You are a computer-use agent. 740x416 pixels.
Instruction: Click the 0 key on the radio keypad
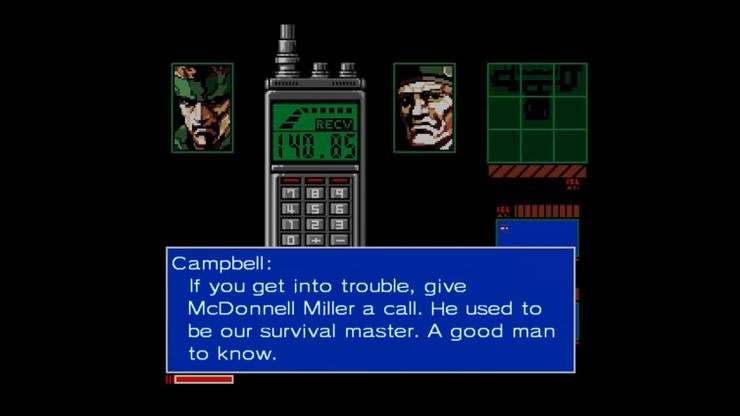point(291,240)
